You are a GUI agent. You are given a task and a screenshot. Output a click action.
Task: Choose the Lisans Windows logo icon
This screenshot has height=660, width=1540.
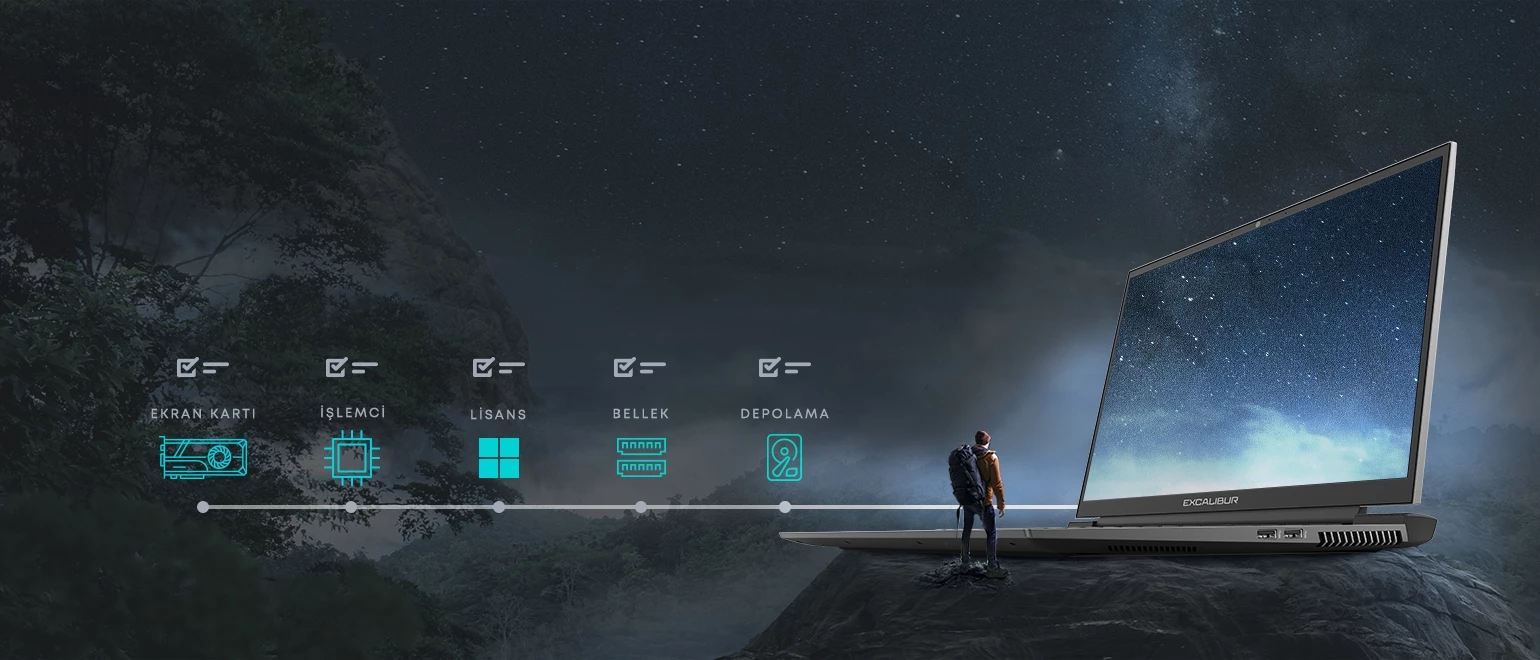click(x=499, y=458)
